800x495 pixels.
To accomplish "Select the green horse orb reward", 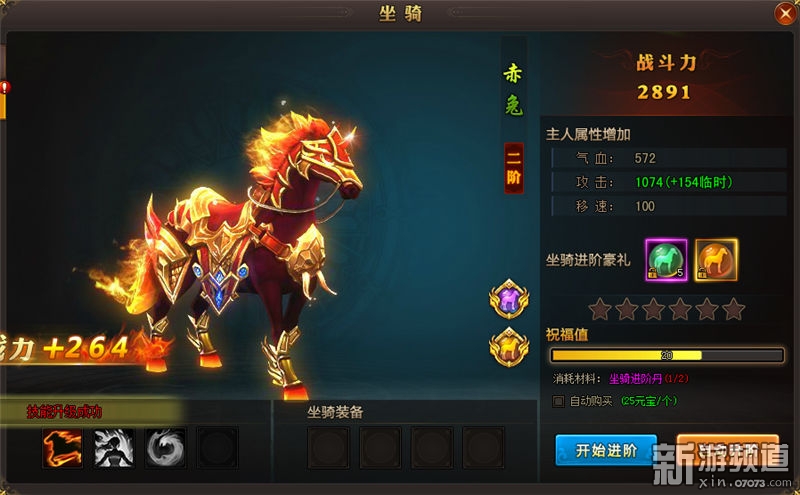I will [x=666, y=259].
